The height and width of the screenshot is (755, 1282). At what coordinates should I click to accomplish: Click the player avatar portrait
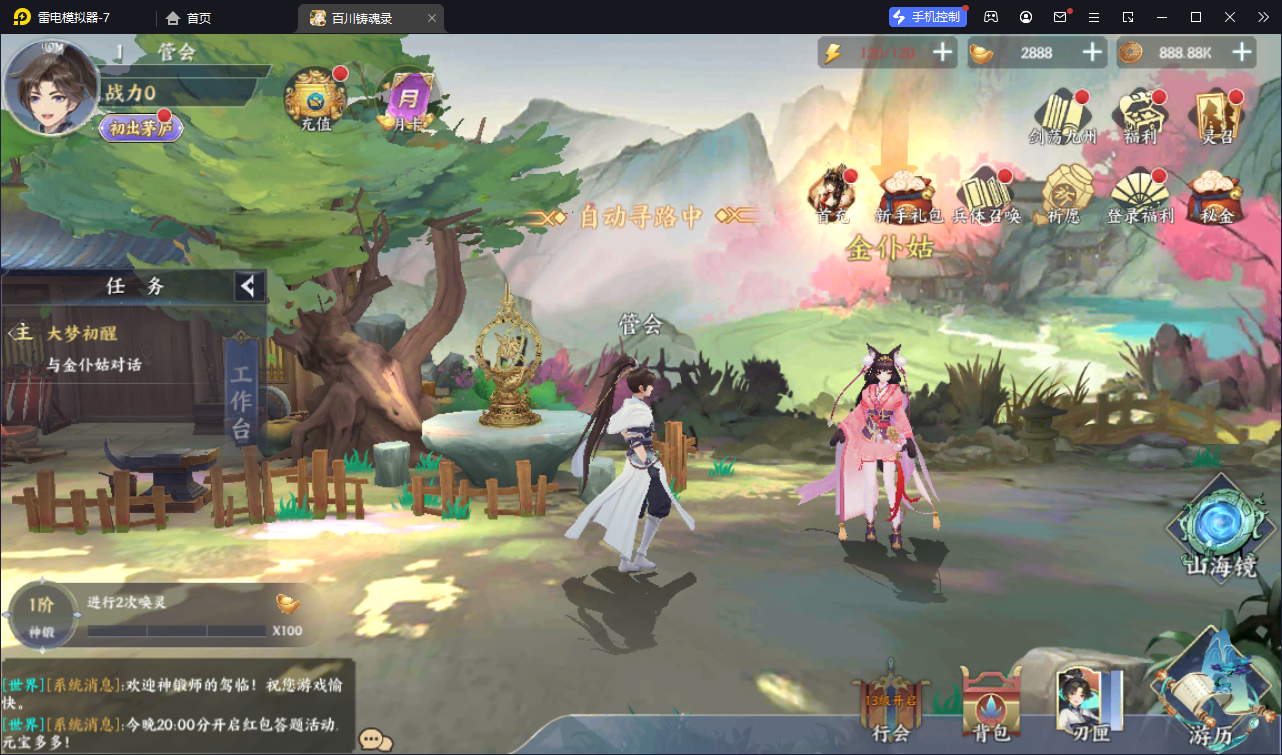52,88
